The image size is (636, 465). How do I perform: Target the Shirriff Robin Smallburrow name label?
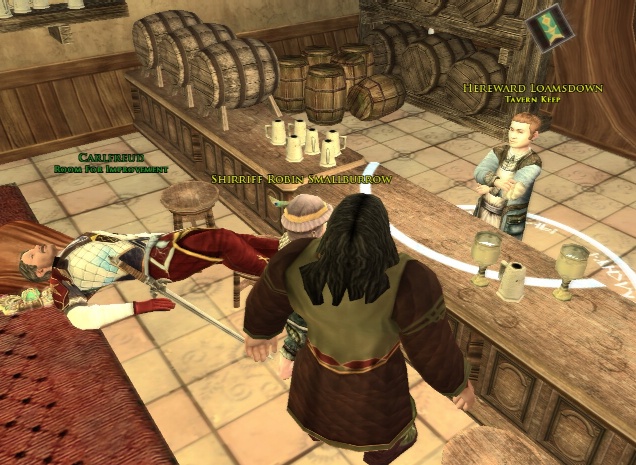[300, 178]
